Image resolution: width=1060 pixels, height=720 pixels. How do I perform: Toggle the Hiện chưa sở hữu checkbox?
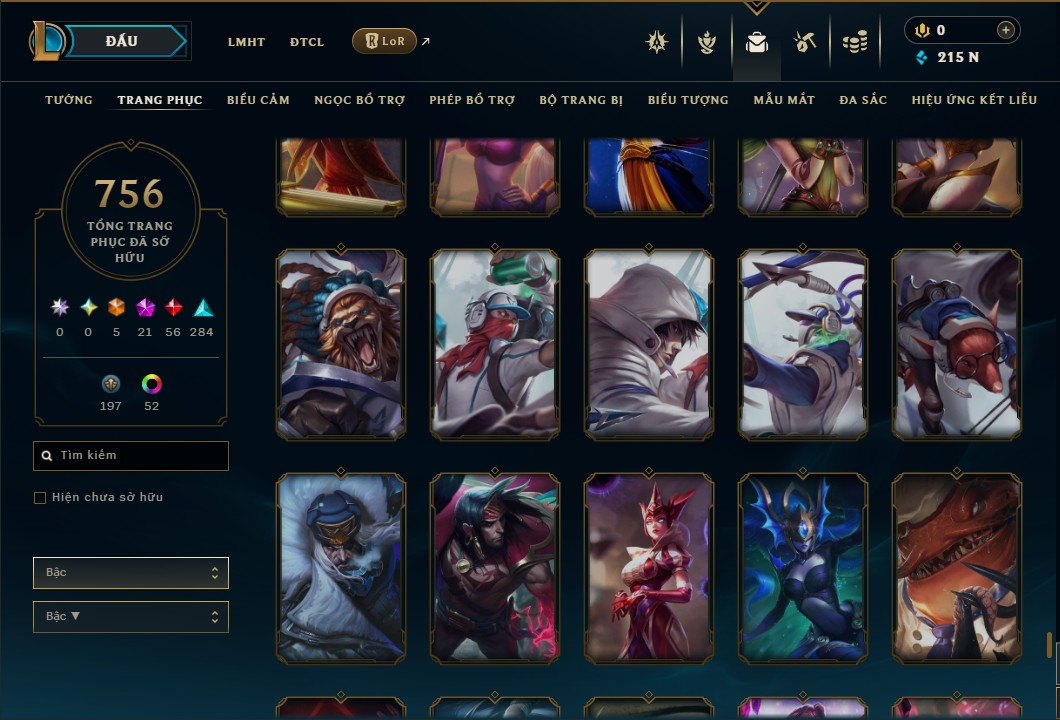click(x=40, y=498)
